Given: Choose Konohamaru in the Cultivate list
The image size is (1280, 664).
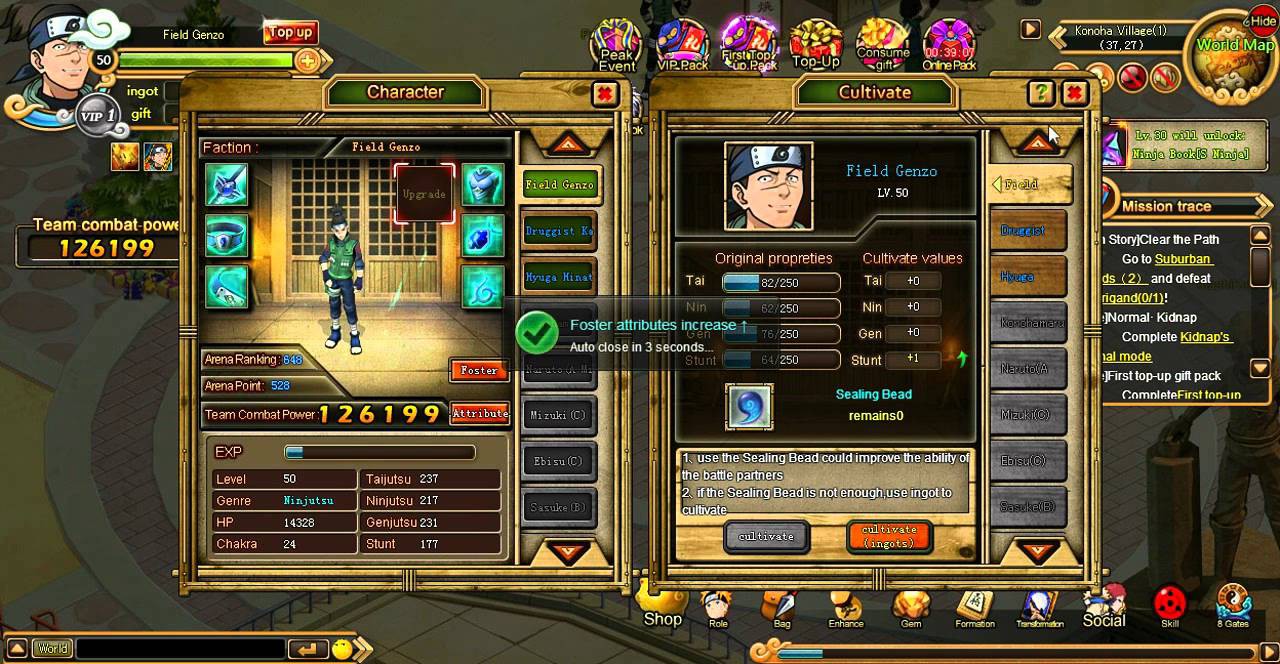Looking at the screenshot, I should tap(1030, 323).
